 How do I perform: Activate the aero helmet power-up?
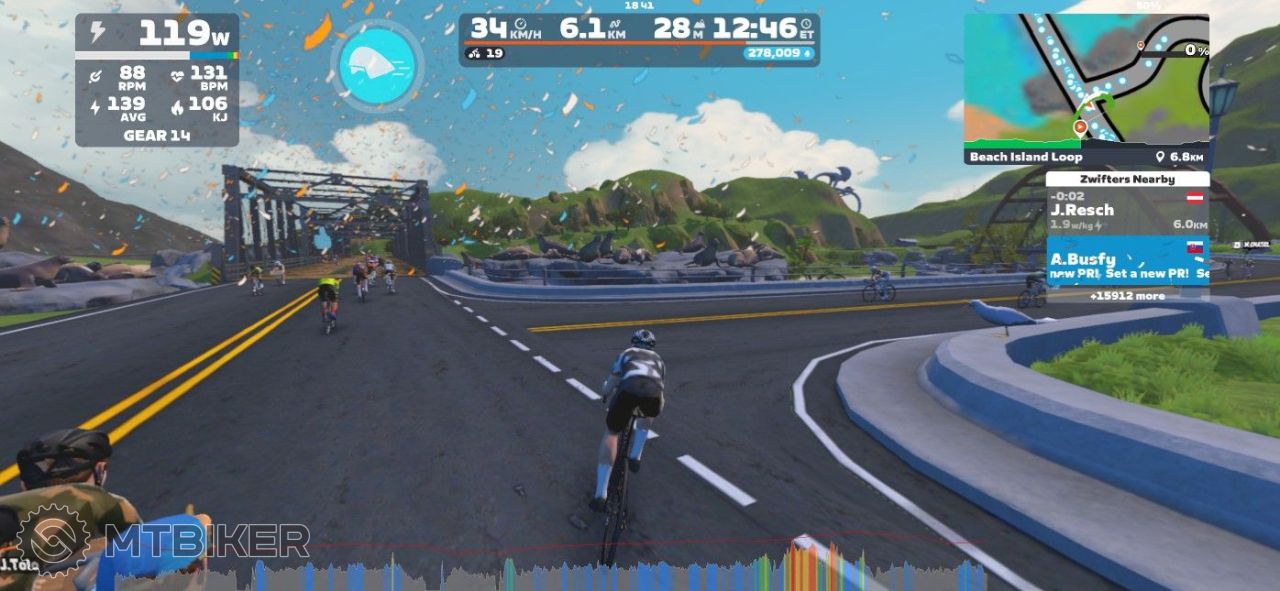point(377,65)
